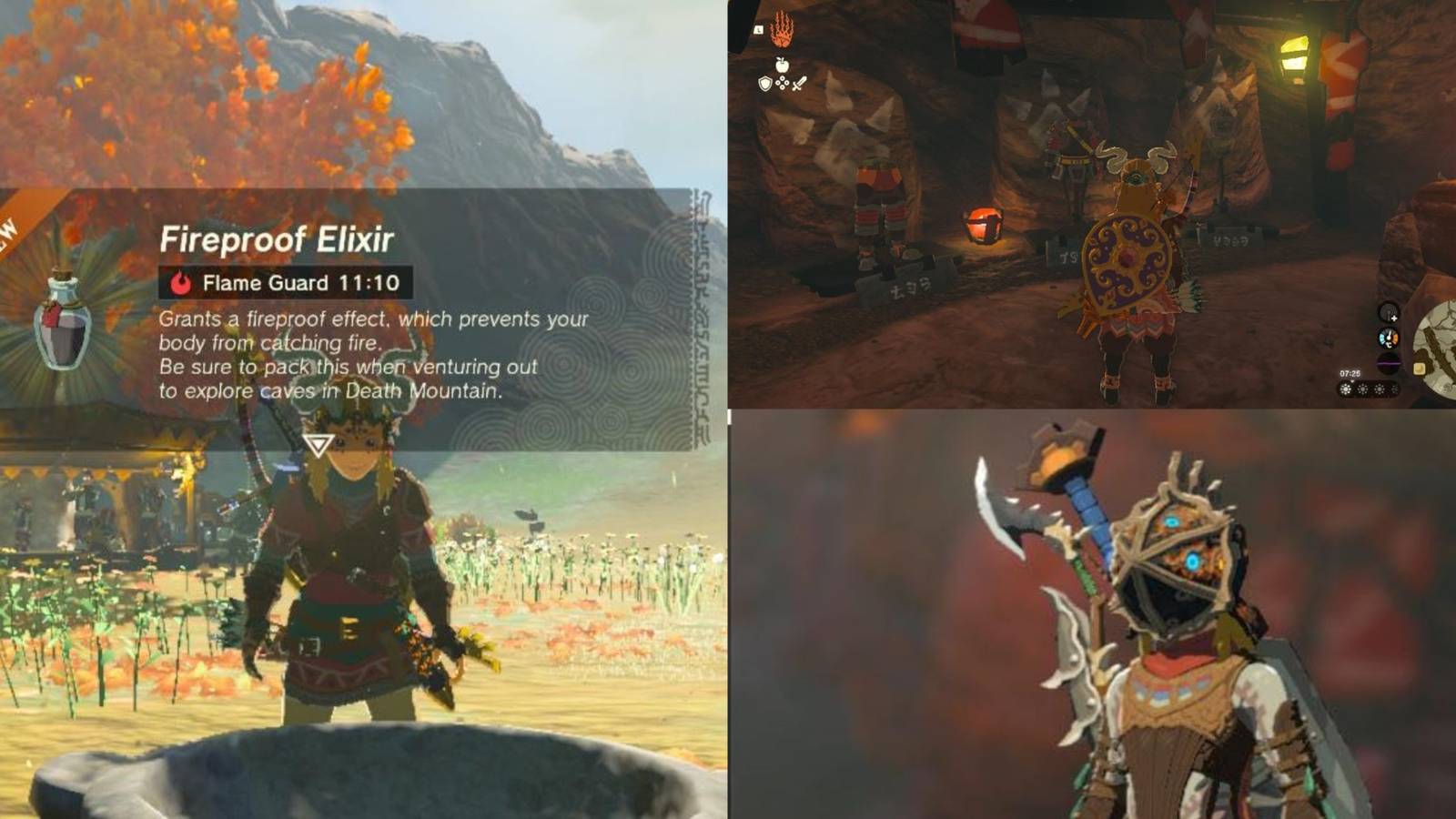Click the Flame Guard fire icon
1456x819 pixels.
pos(182,283)
